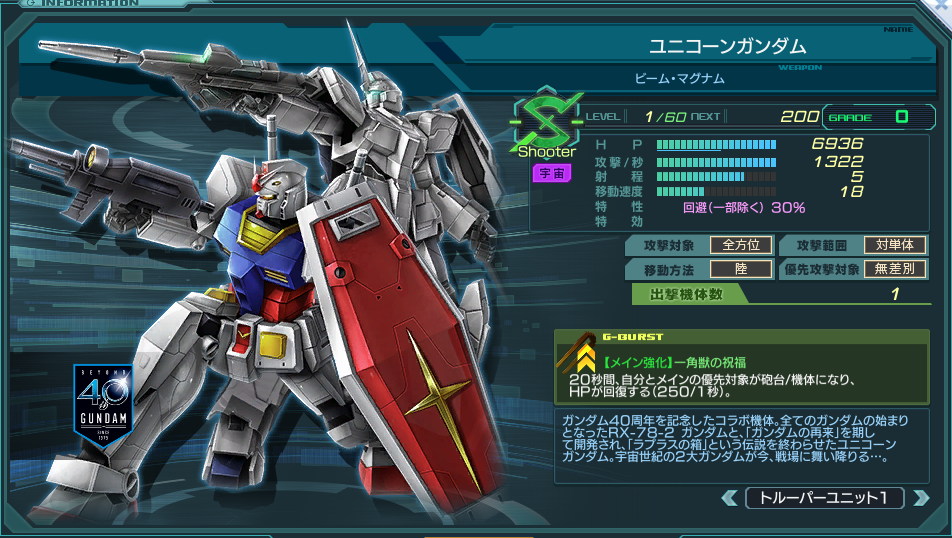
Task: Go to next unit with right arrow
Action: click(919, 497)
